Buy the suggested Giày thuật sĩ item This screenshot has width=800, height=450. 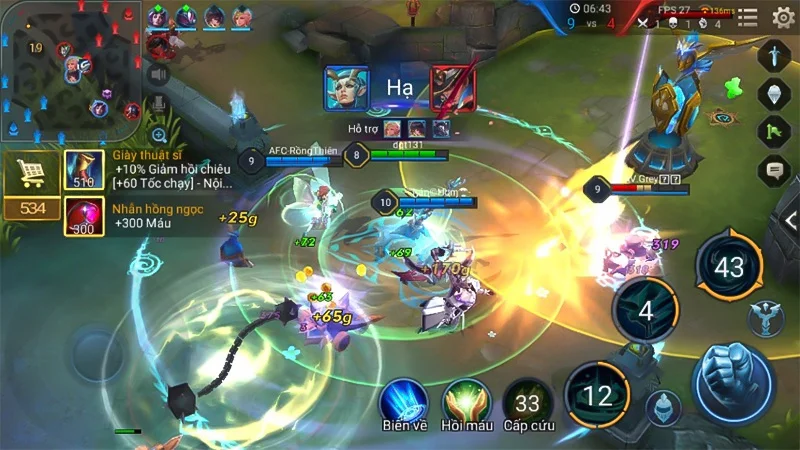(x=84, y=170)
